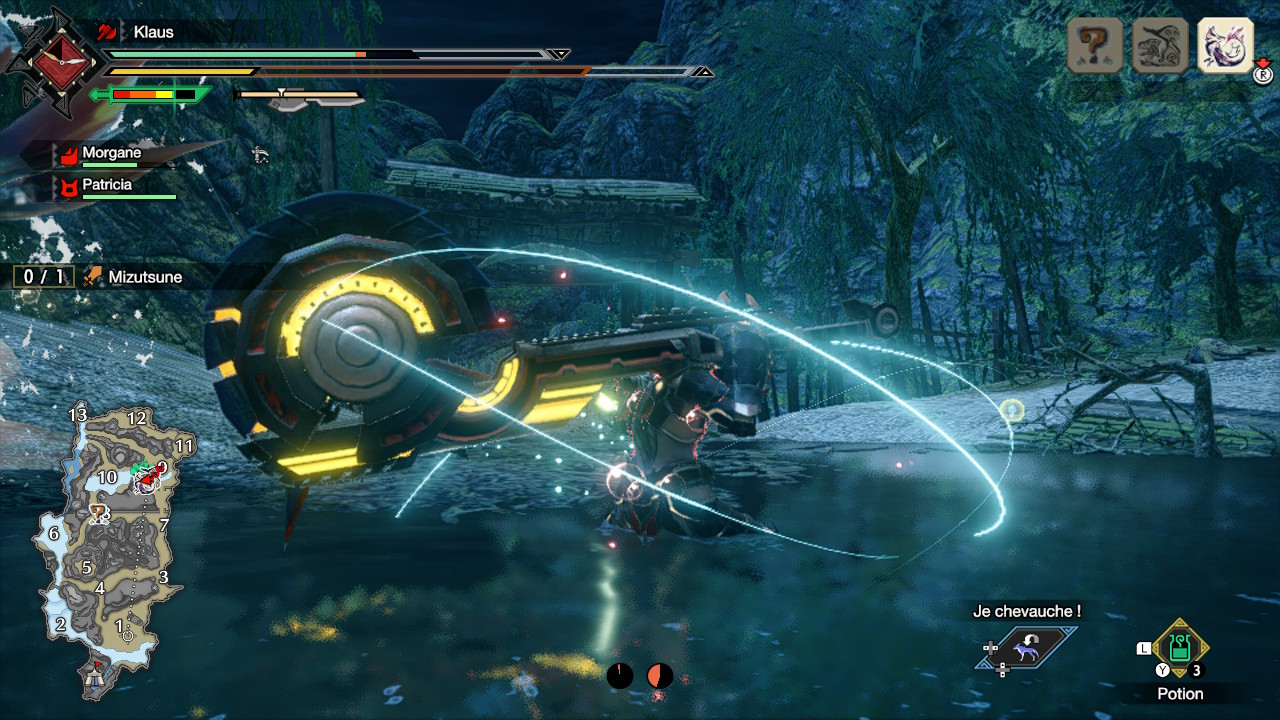Select Patricia in the party list

[107, 185]
